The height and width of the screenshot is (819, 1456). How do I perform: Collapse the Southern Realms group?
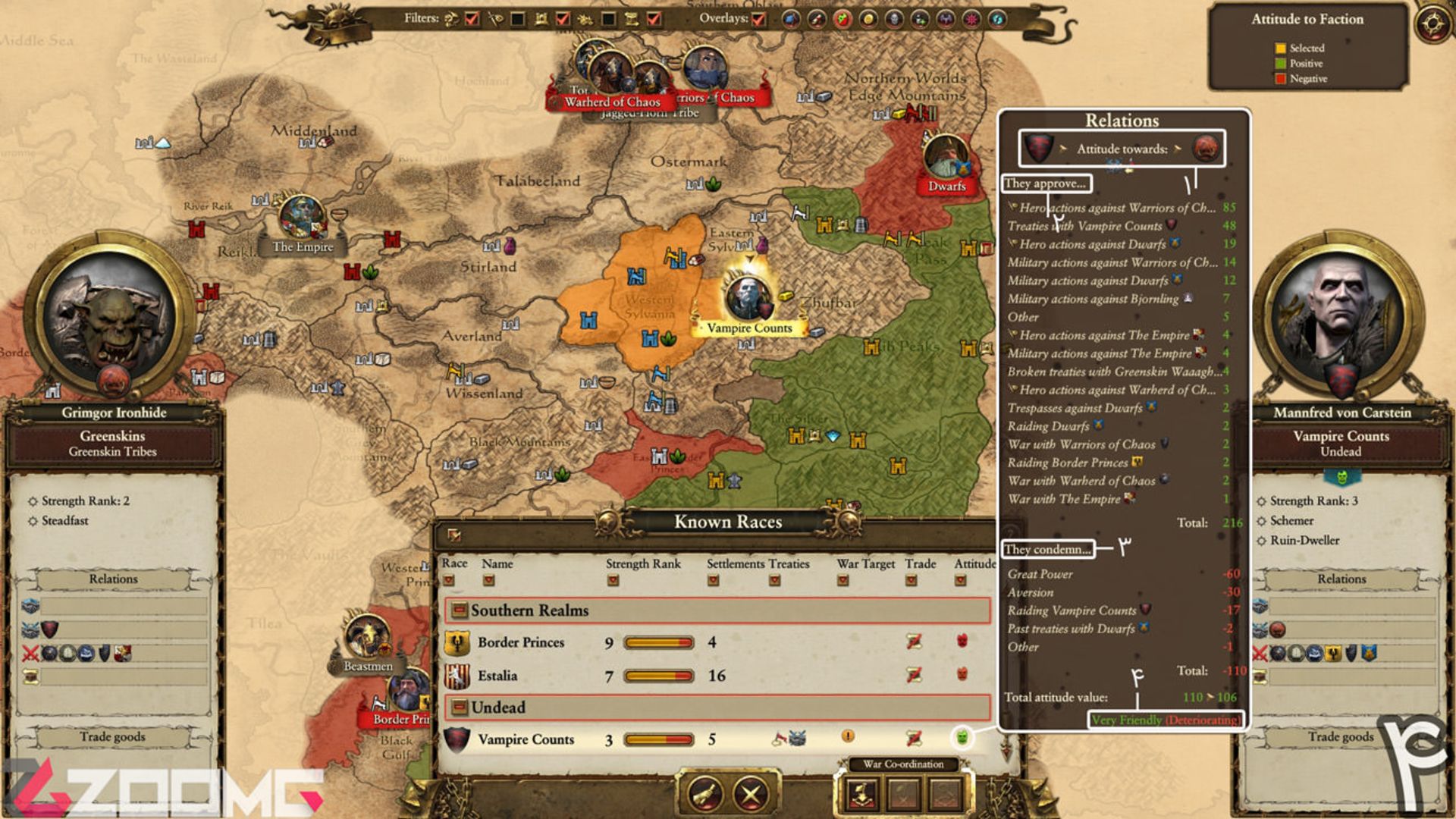pos(459,610)
